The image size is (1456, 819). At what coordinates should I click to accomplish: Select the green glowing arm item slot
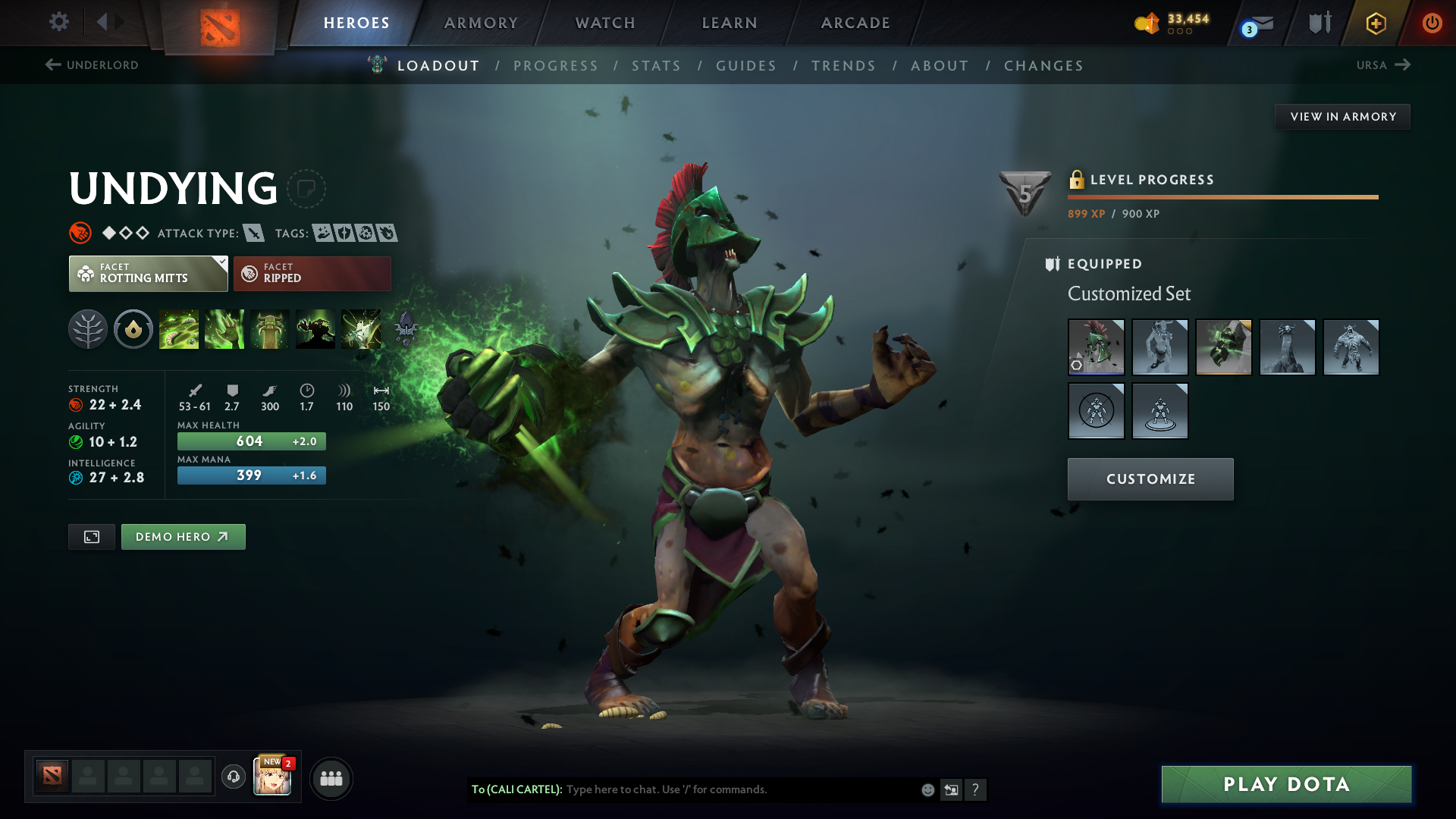point(1223,347)
